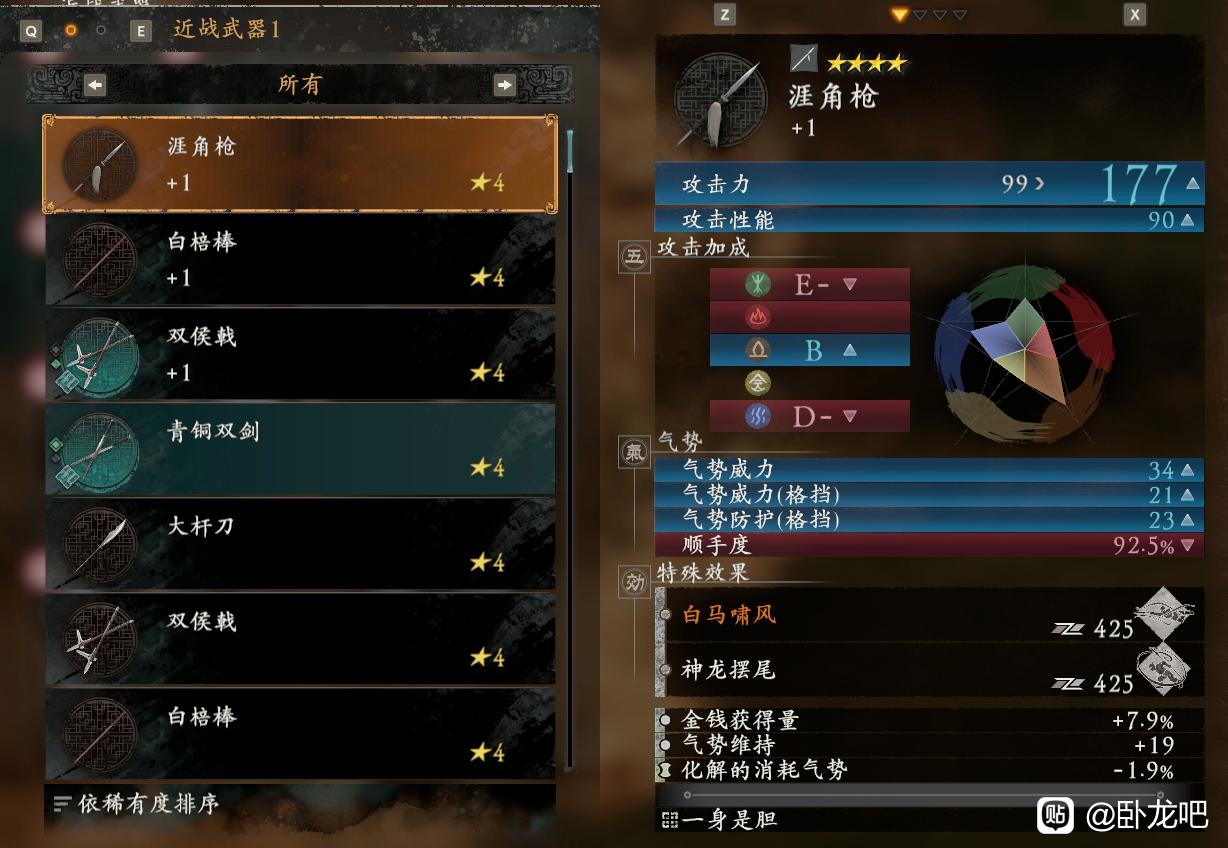This screenshot has height=848, width=1228.
Task: Select the 双侯戟 +1 weapon row
Action: click(299, 354)
